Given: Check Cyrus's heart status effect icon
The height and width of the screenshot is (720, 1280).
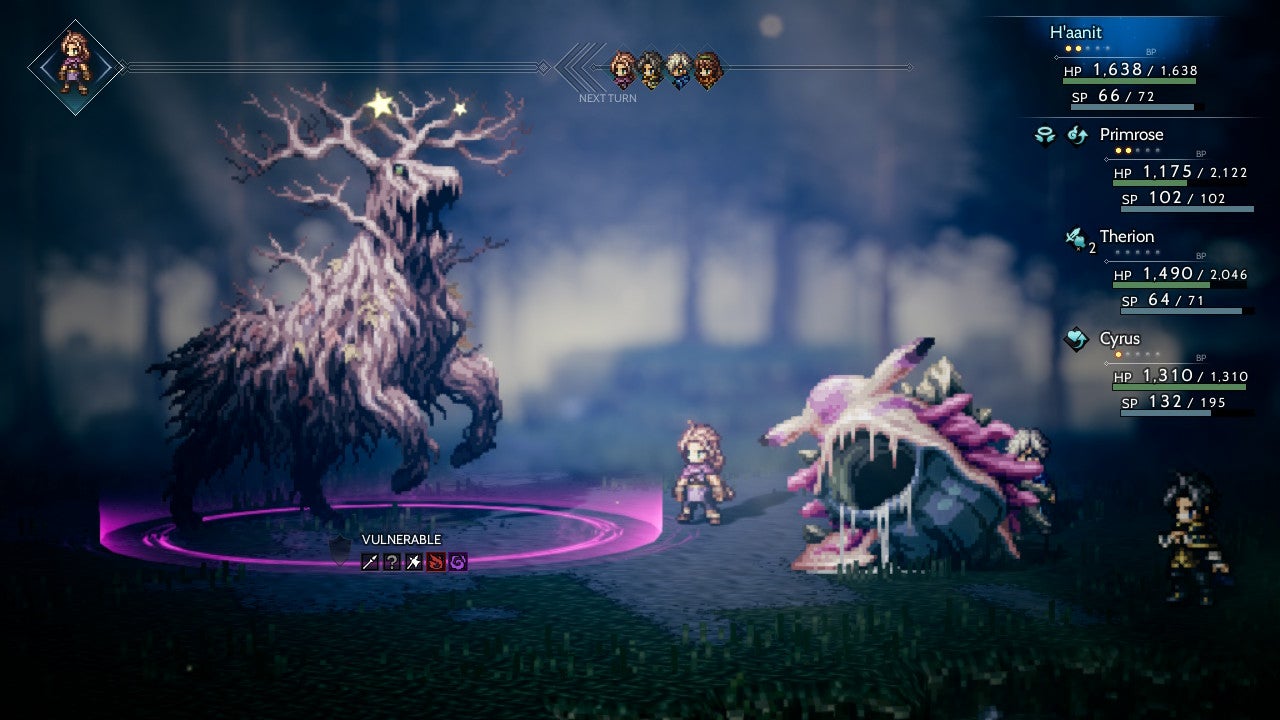Looking at the screenshot, I should [1076, 340].
